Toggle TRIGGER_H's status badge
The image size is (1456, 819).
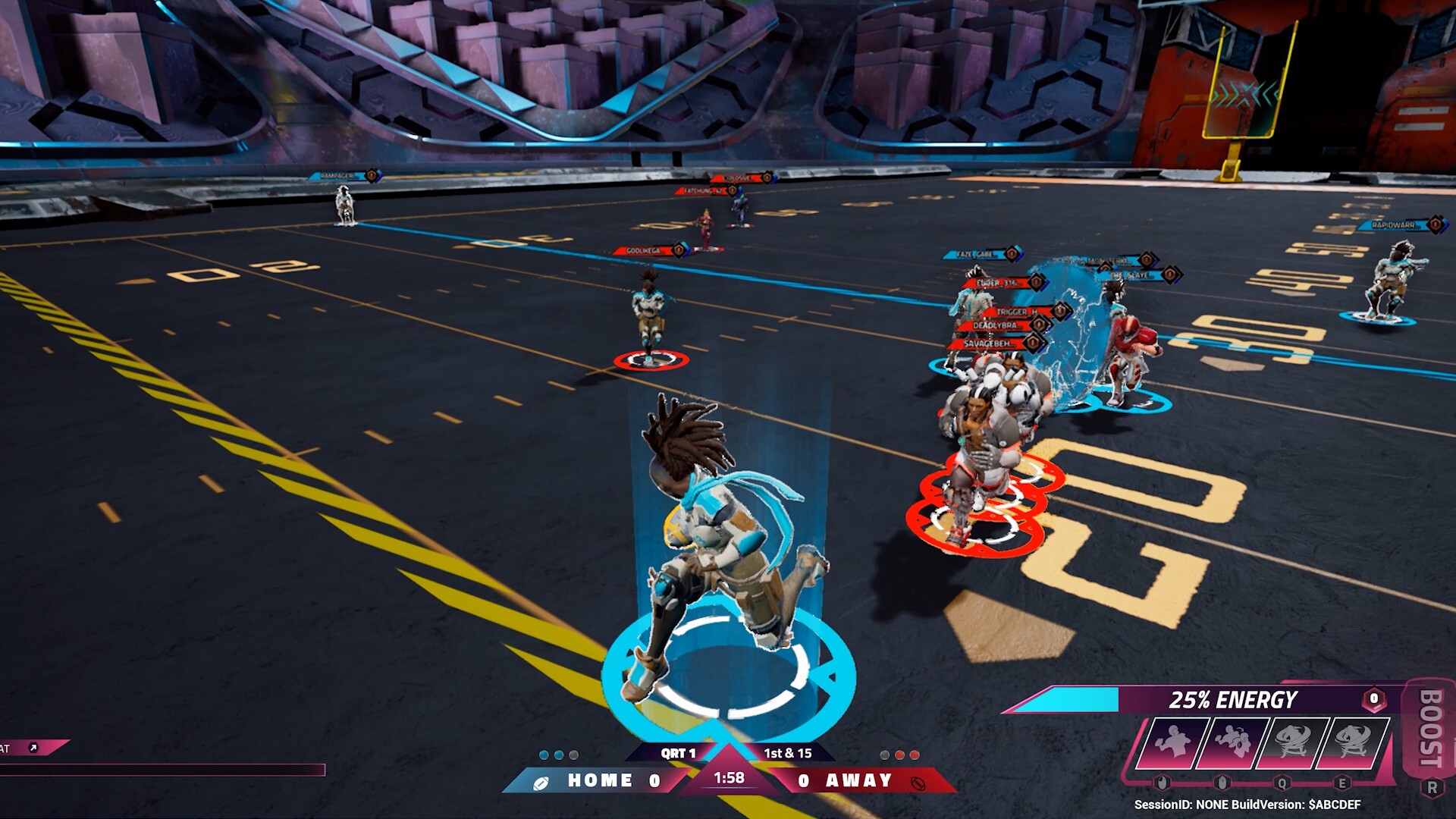(x=1062, y=311)
